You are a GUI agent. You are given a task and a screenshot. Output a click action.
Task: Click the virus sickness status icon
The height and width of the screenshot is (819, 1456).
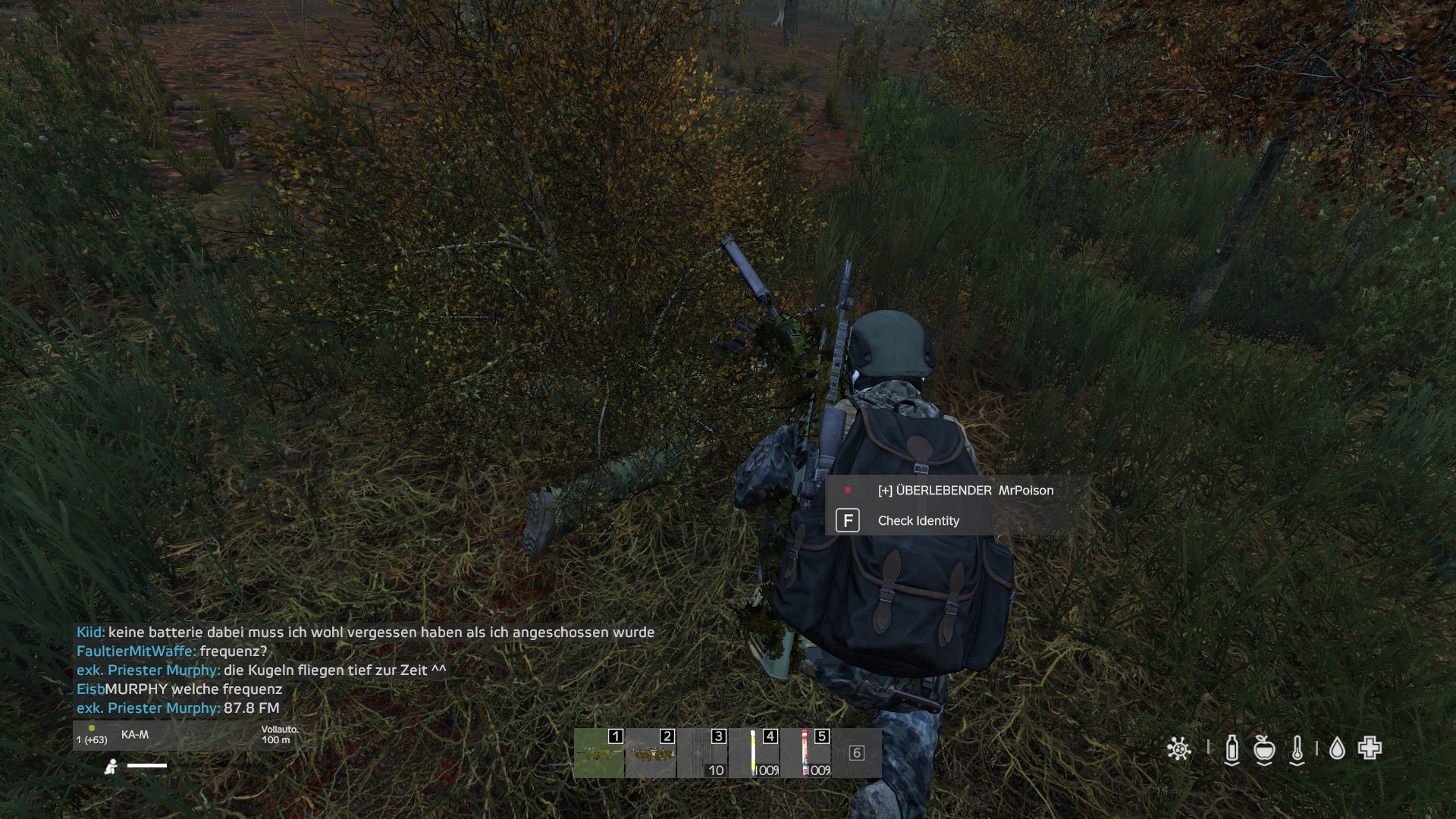click(x=1178, y=749)
